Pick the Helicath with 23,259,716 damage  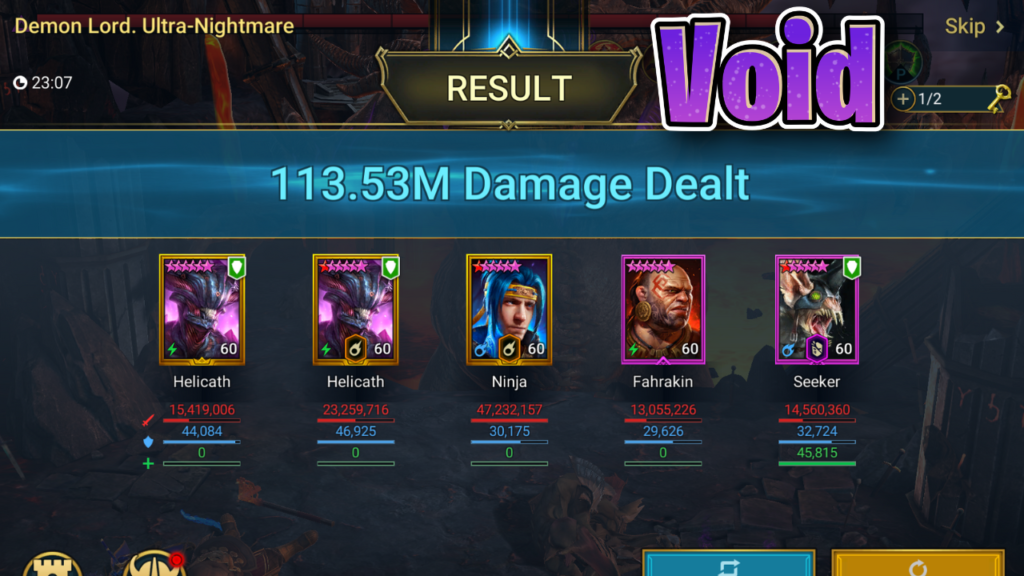click(355, 310)
